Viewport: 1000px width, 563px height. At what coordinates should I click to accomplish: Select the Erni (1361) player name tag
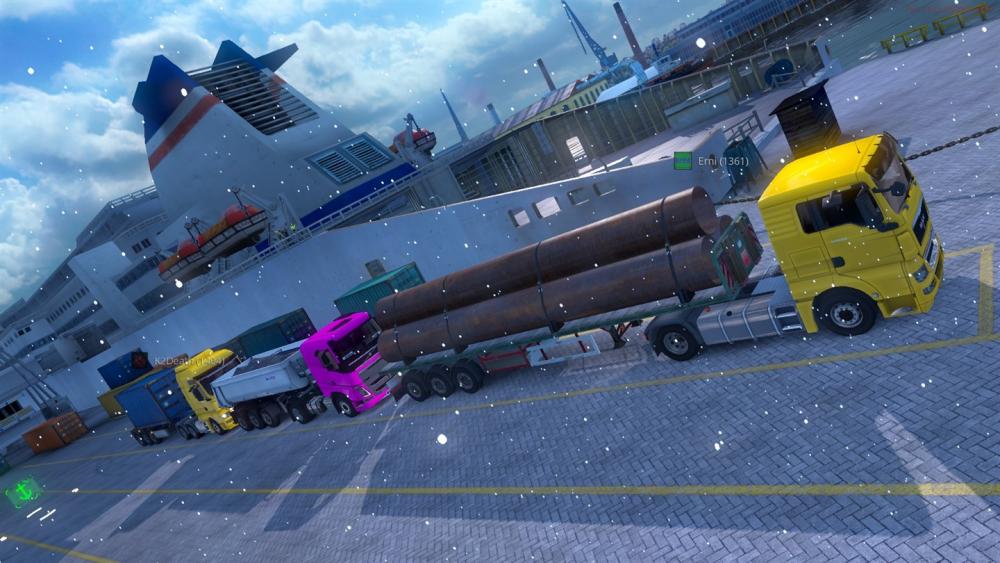(721, 161)
